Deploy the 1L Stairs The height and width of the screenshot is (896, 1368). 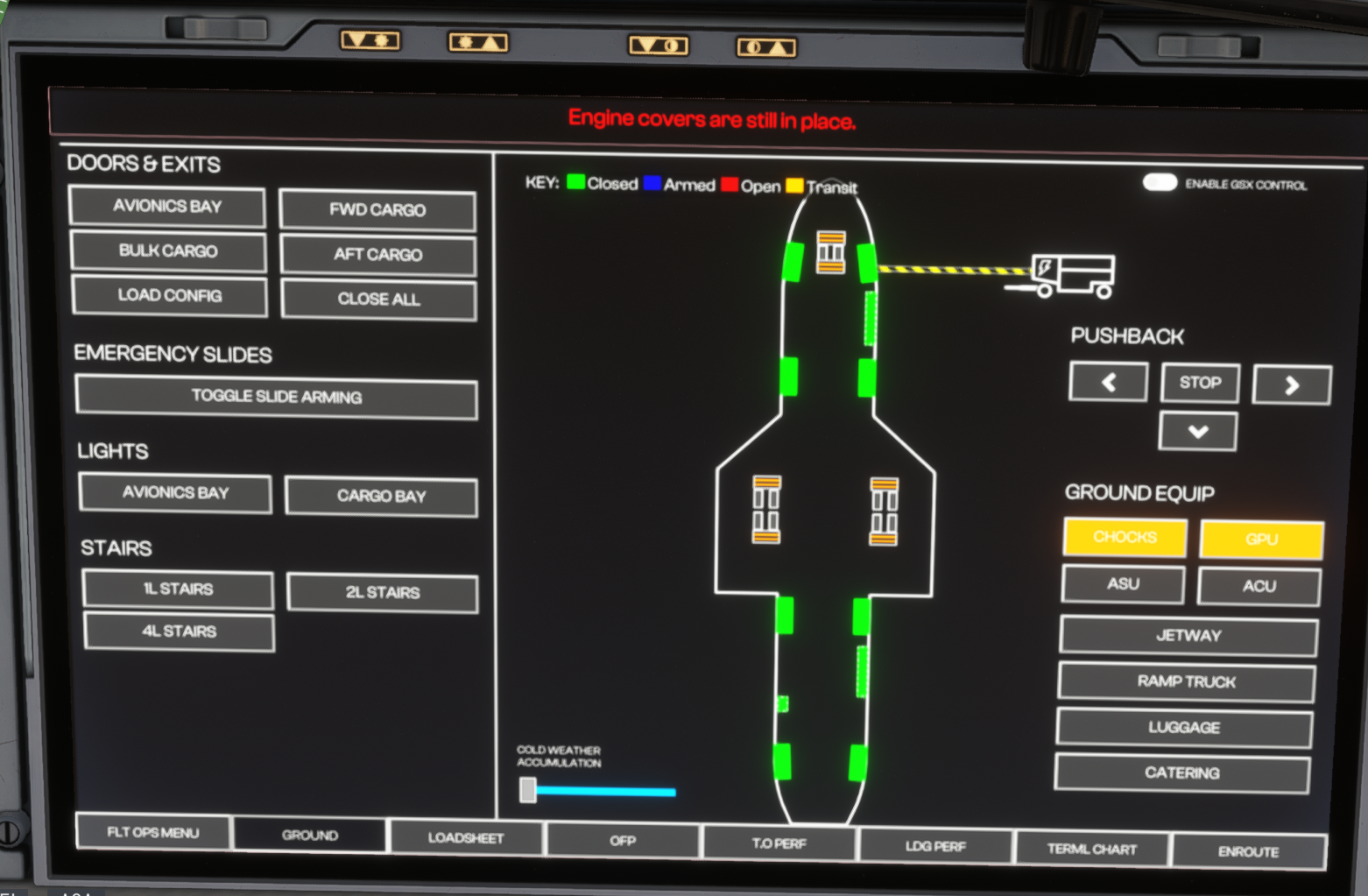coord(178,589)
